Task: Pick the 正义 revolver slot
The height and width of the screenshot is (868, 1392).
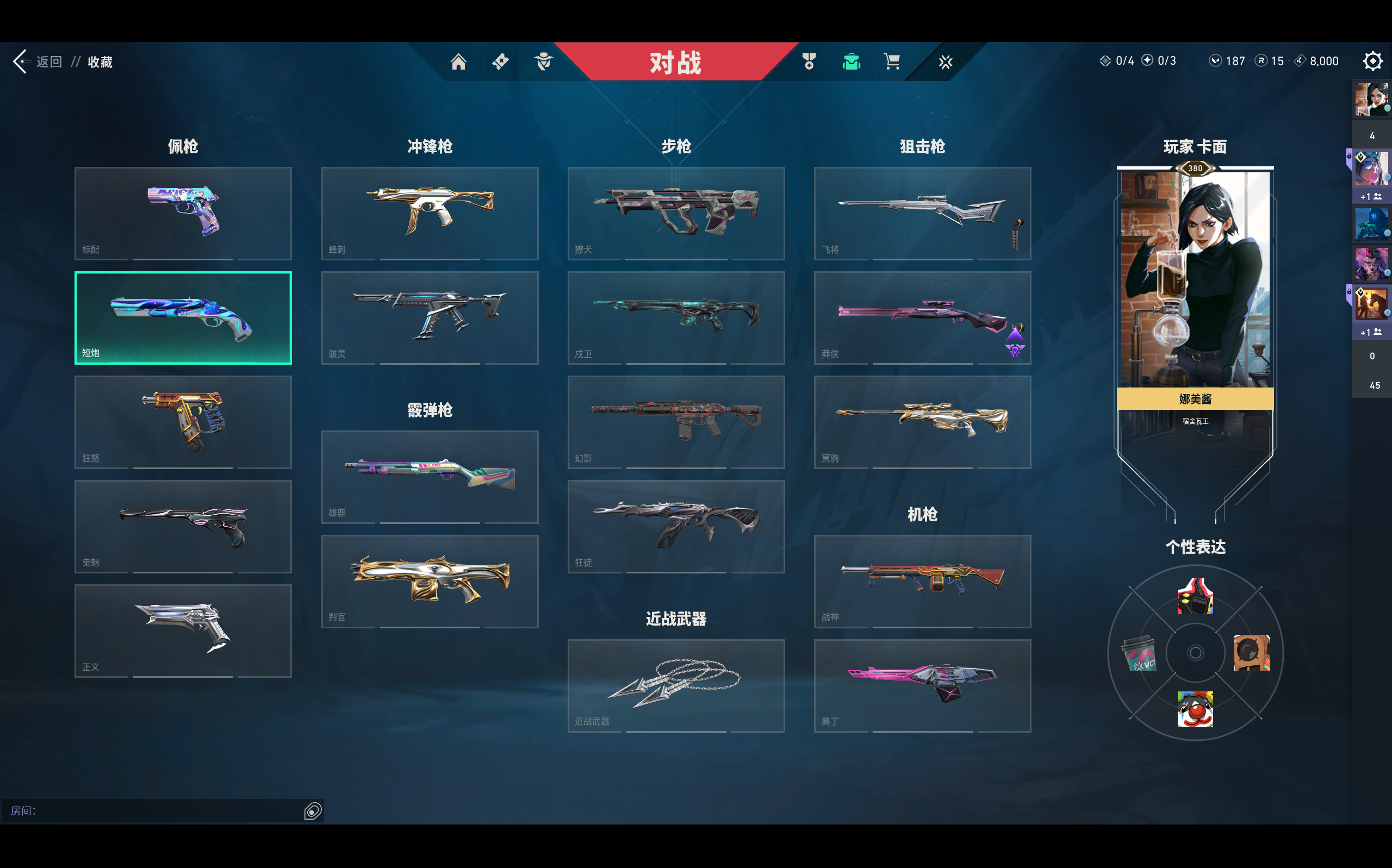Action: [x=183, y=630]
